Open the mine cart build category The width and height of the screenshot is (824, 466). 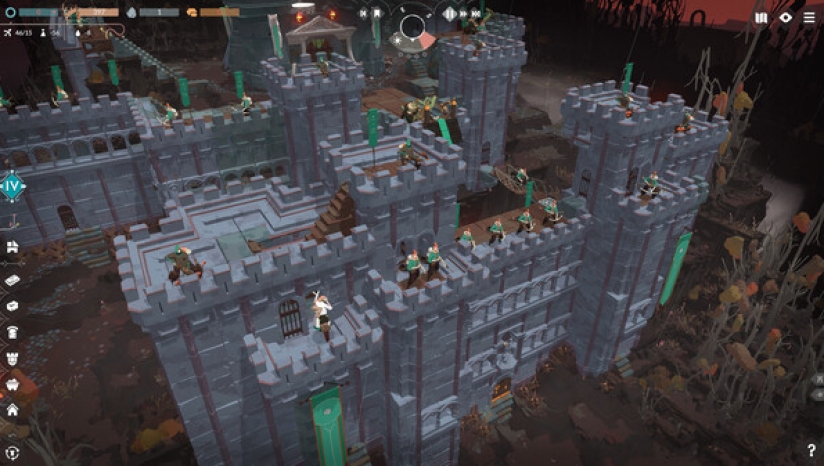(12, 383)
